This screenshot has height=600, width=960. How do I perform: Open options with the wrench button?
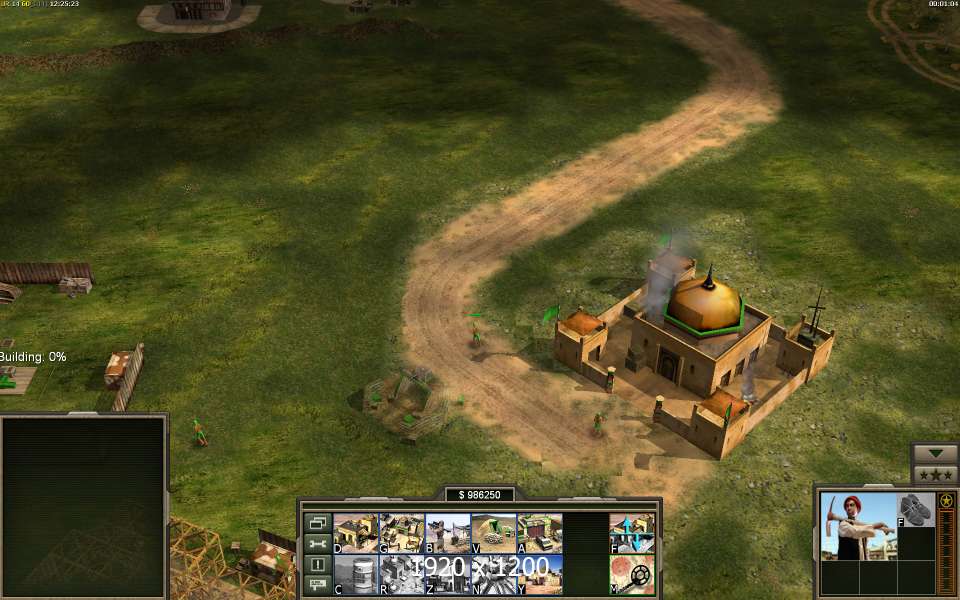[318, 544]
